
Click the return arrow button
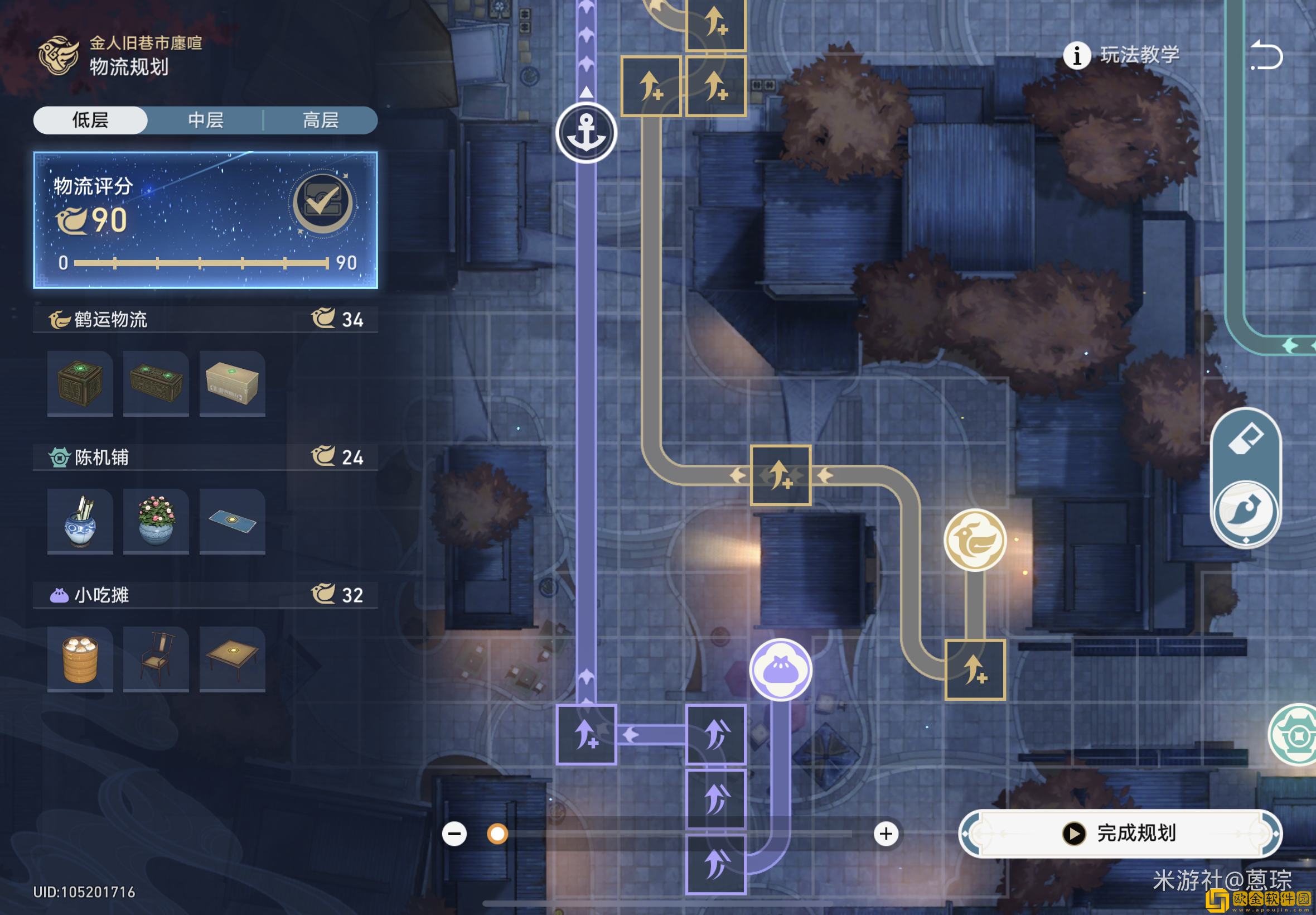click(x=1267, y=56)
